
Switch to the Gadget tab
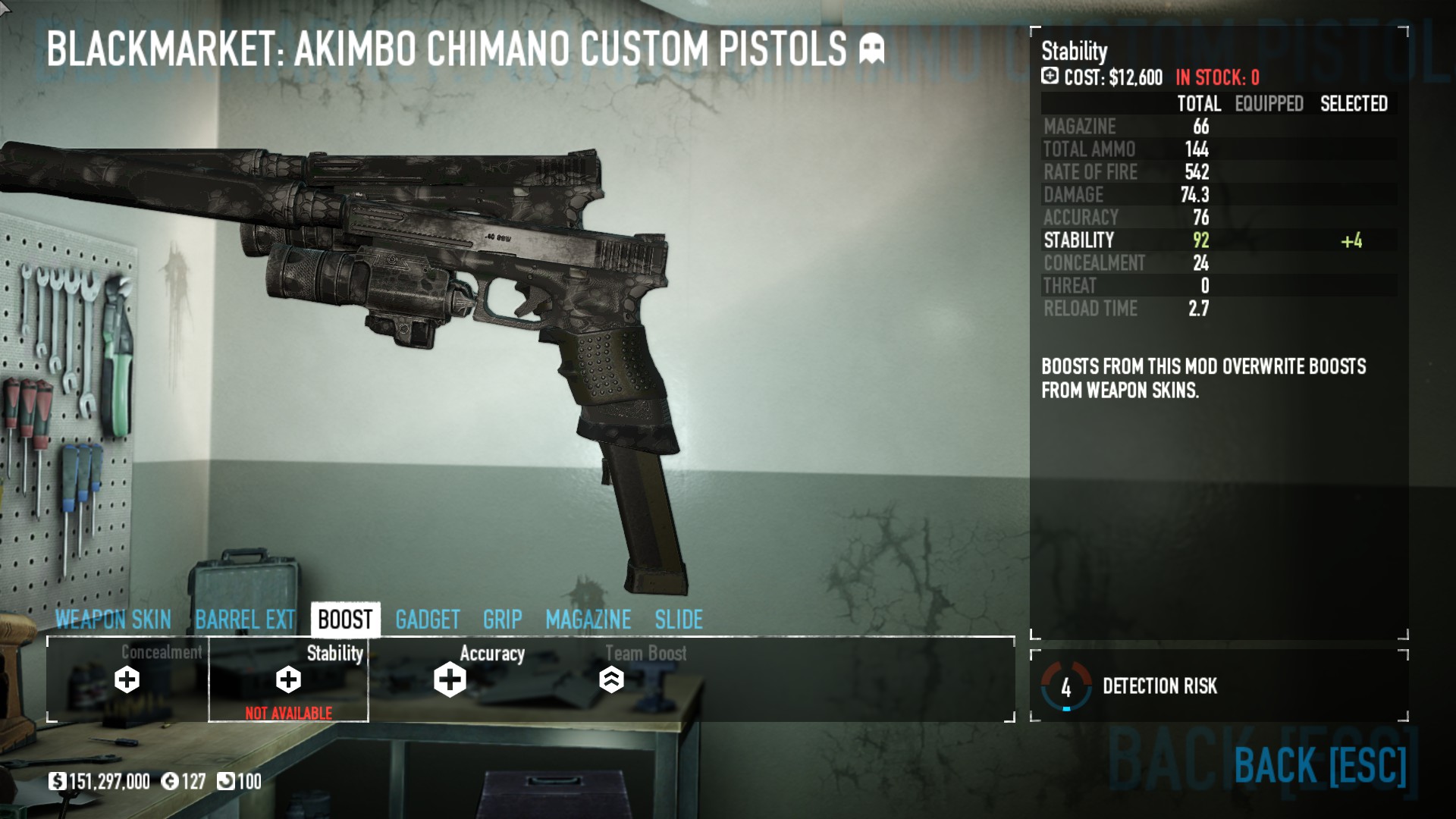428,620
